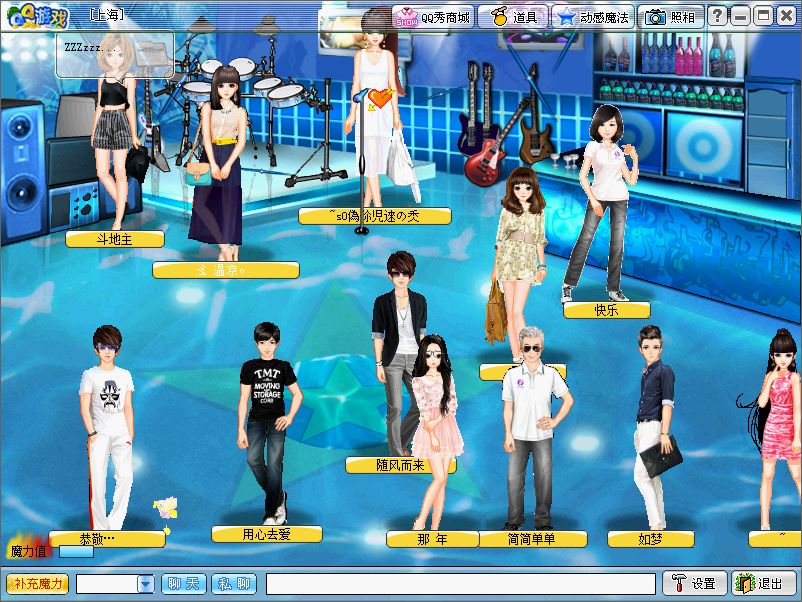The image size is (802, 602).
Task: Select the 聊天 chat button
Action: [x=183, y=584]
